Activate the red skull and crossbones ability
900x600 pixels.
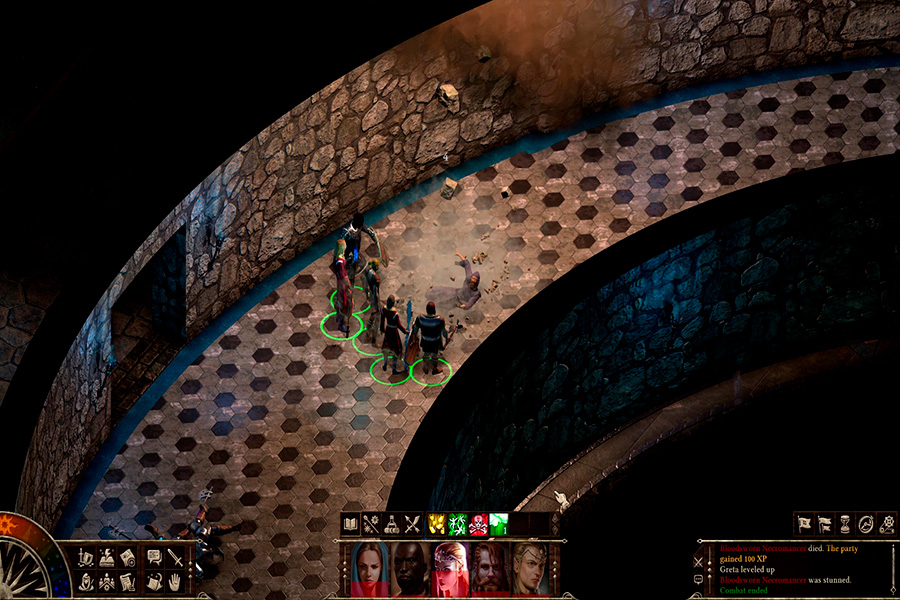click(477, 523)
